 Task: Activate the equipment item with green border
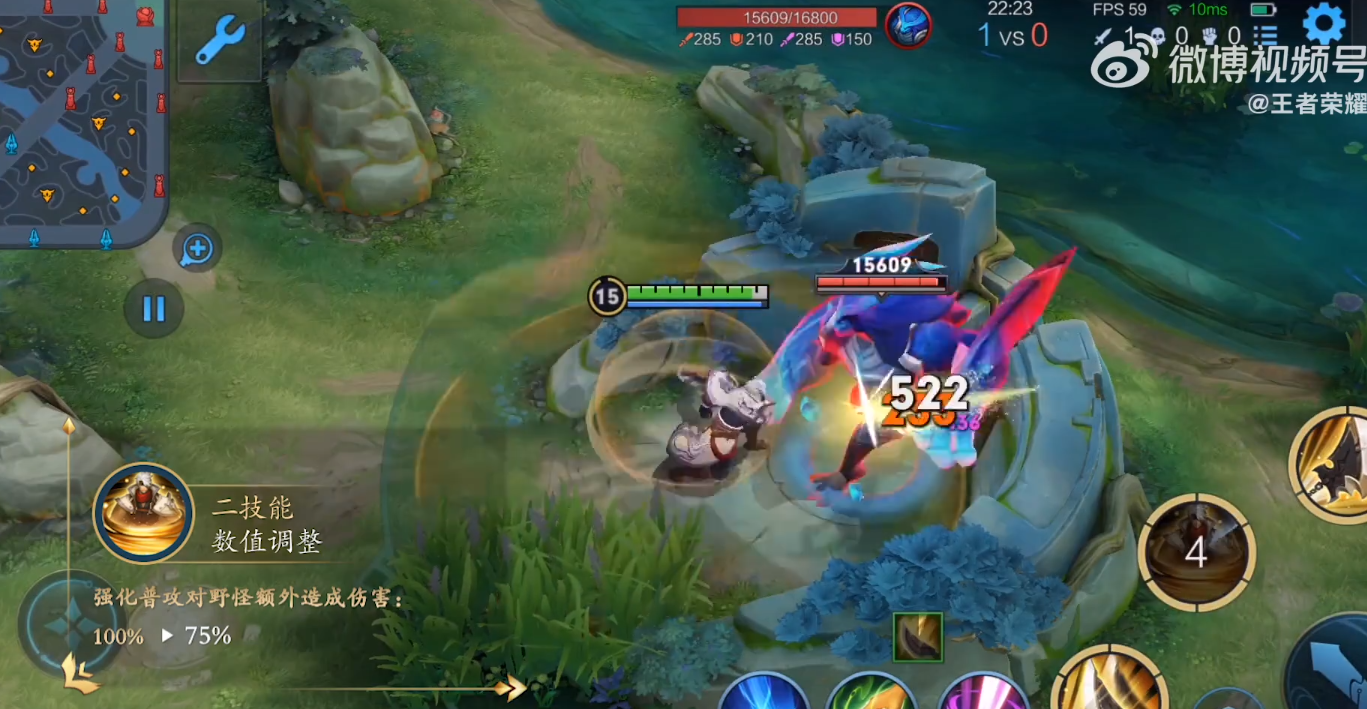click(x=918, y=637)
